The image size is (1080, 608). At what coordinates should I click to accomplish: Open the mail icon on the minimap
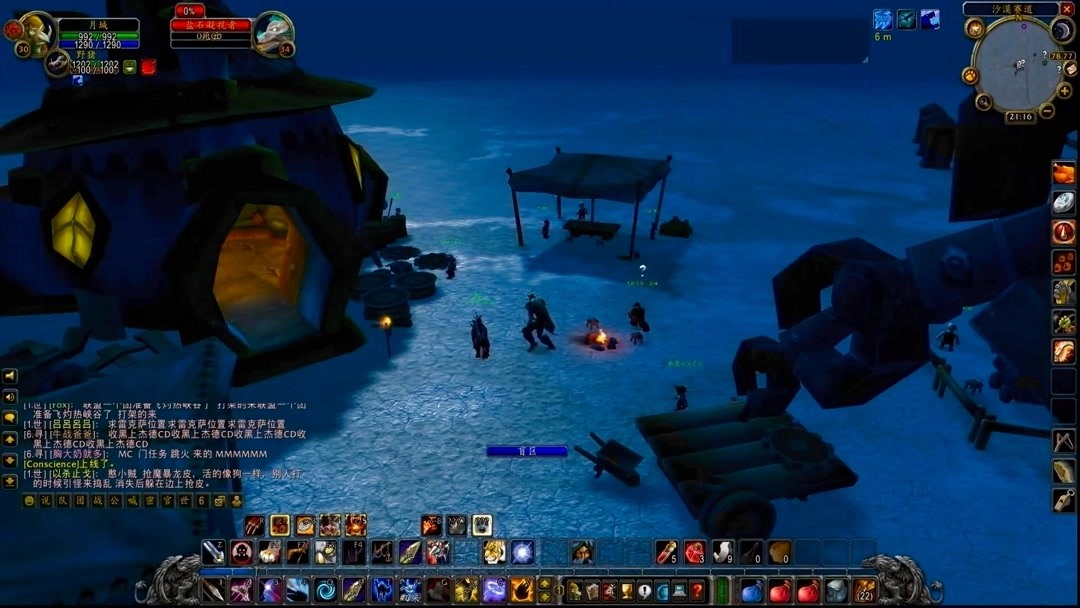point(1071,70)
